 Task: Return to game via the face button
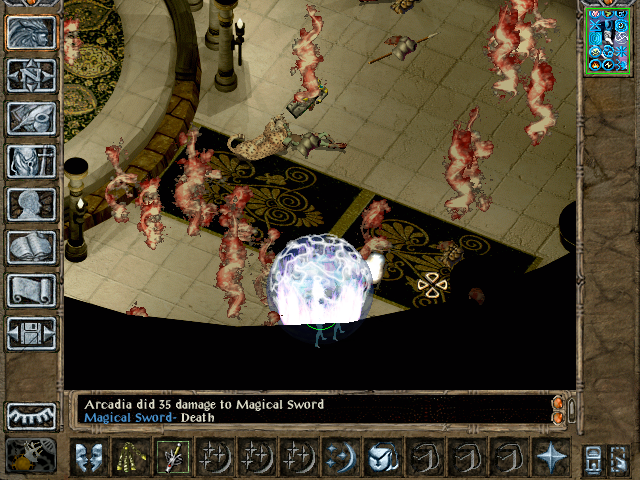click(x=31, y=33)
